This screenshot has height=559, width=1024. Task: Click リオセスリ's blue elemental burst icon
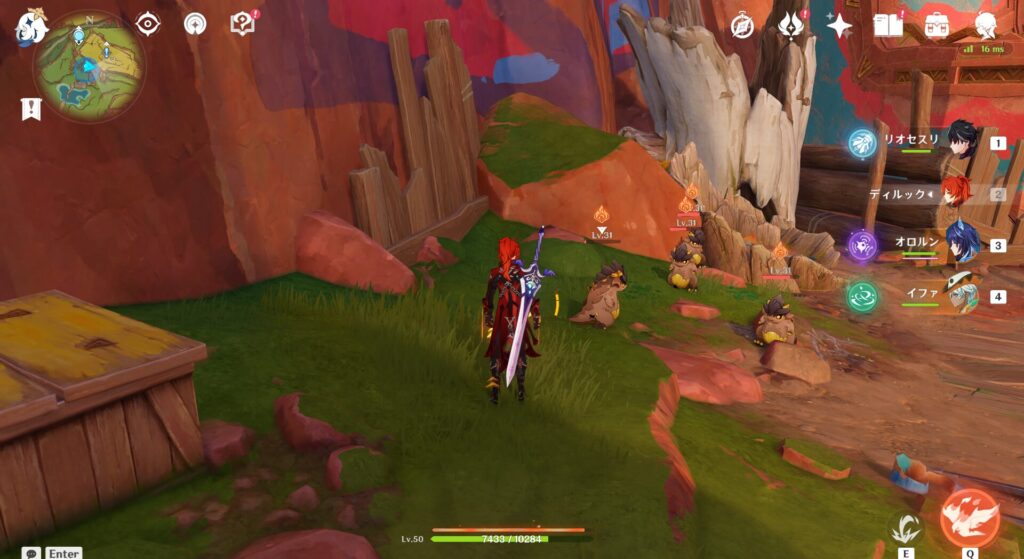point(862,143)
